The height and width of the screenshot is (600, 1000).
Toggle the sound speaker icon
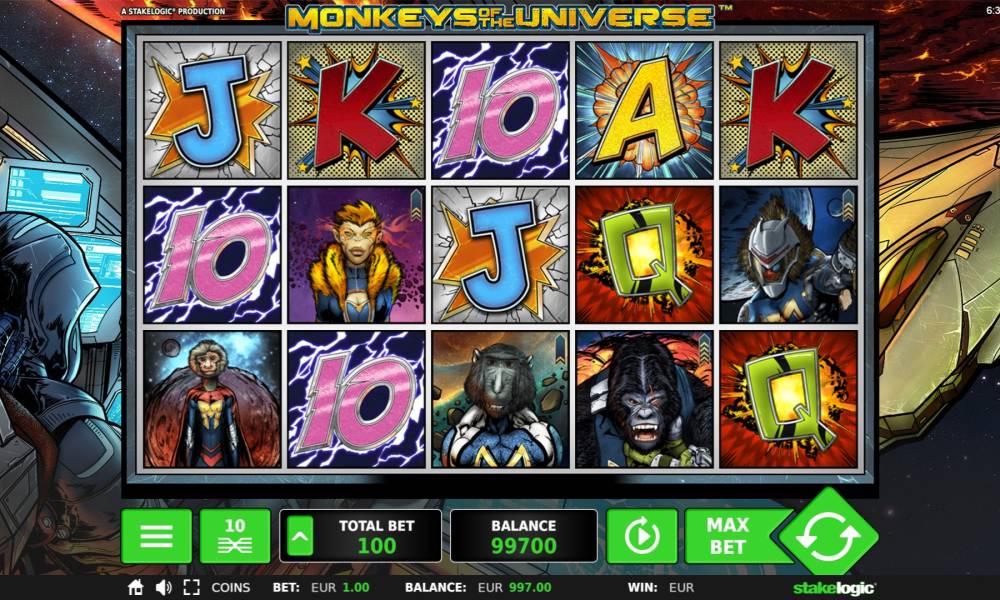click(x=163, y=588)
